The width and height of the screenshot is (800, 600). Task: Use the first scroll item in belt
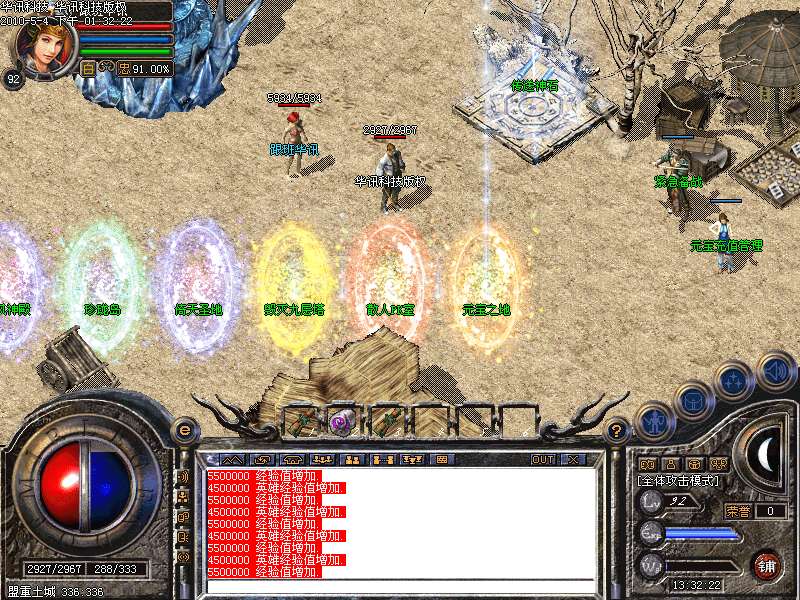click(x=300, y=421)
